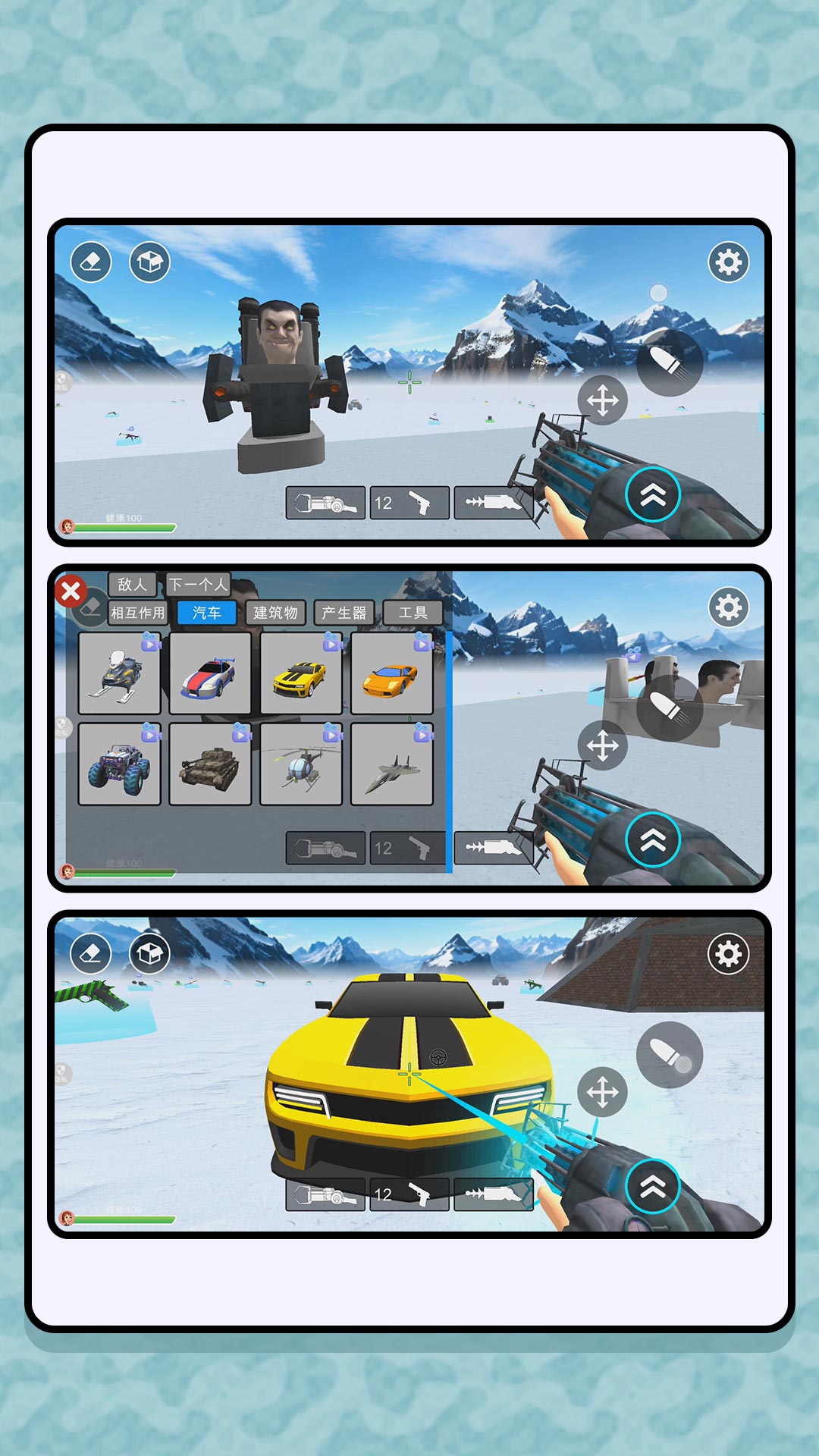Choose the 产生器 tab
Image resolution: width=819 pixels, height=1456 pixels.
pos(344,613)
